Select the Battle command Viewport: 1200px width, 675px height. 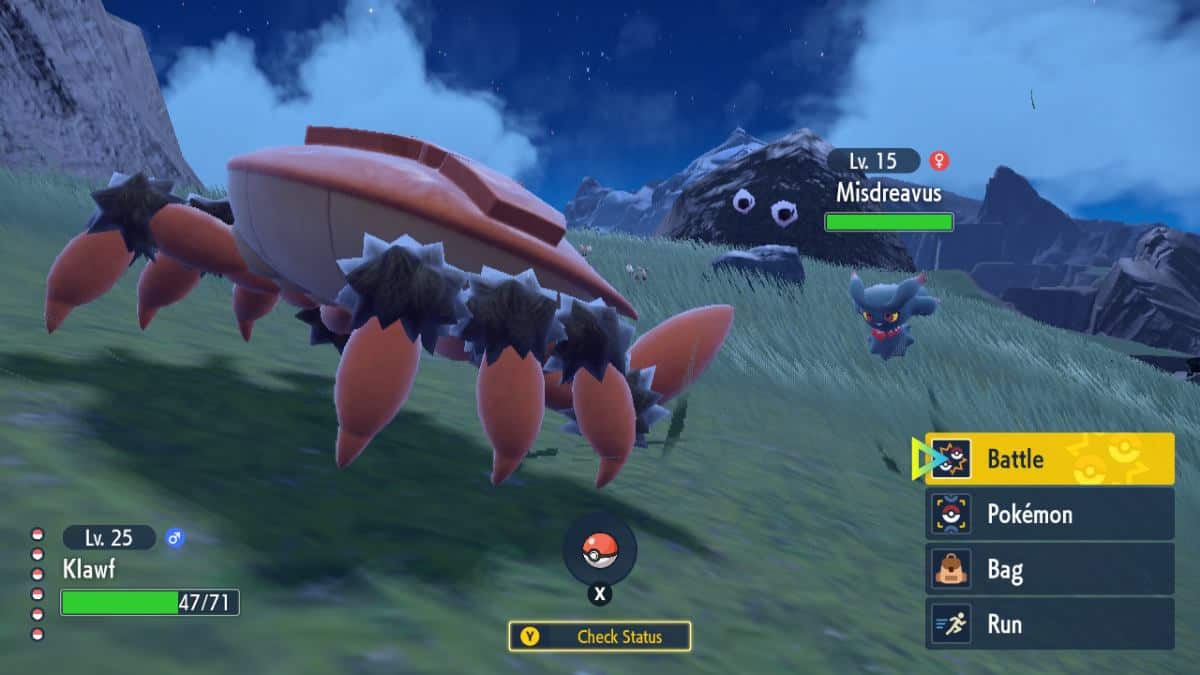pos(1049,459)
